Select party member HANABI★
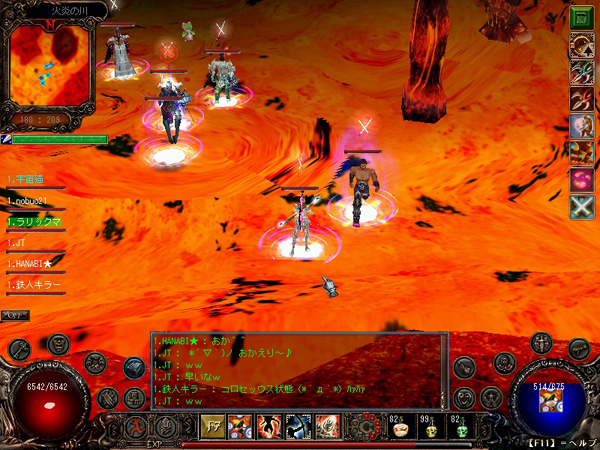Screen dimensions: 600x450 [31, 263]
